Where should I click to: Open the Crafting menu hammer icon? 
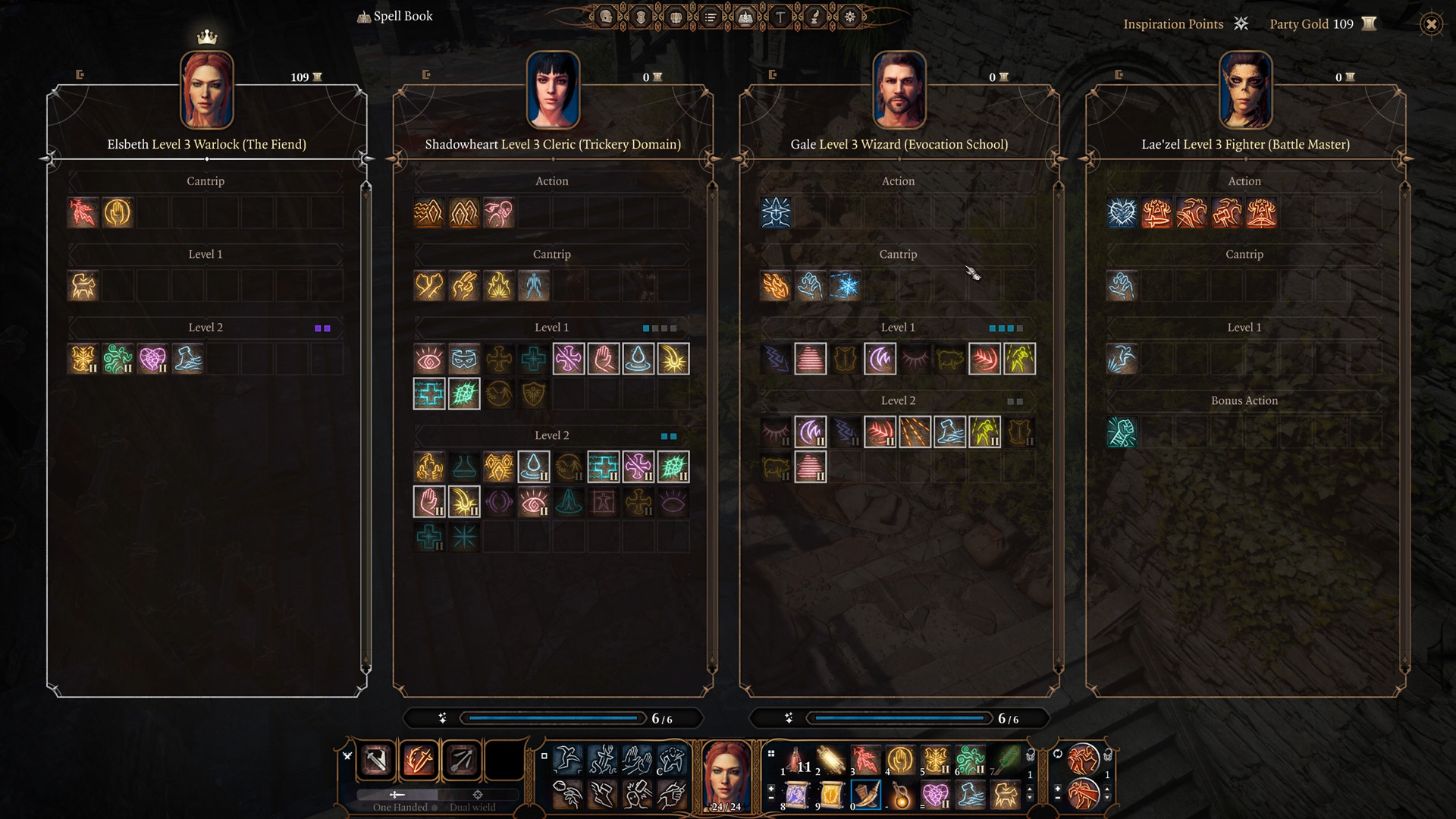tap(779, 17)
